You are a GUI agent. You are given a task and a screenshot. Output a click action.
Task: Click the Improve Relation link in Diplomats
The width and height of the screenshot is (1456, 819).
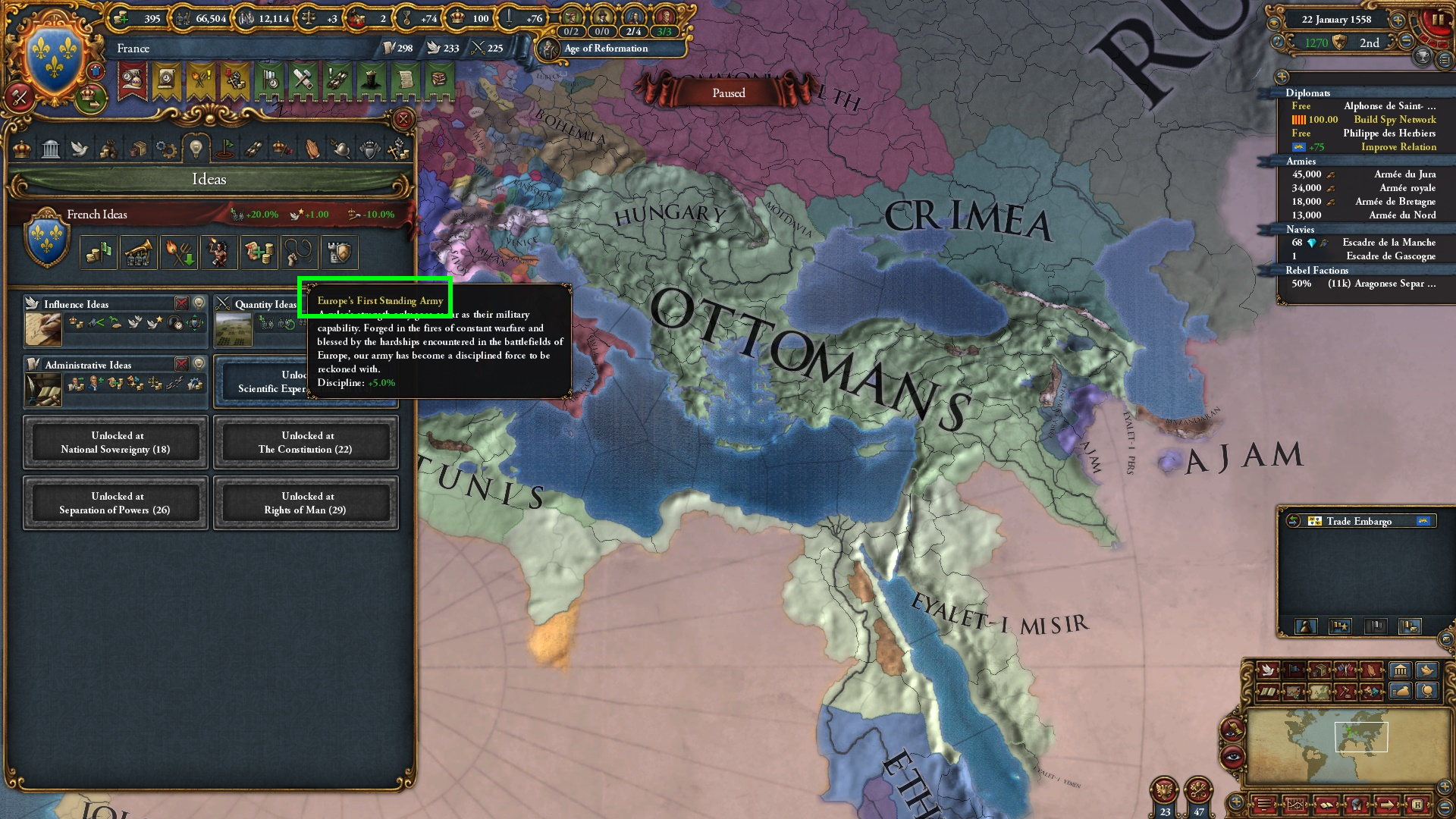point(1398,146)
